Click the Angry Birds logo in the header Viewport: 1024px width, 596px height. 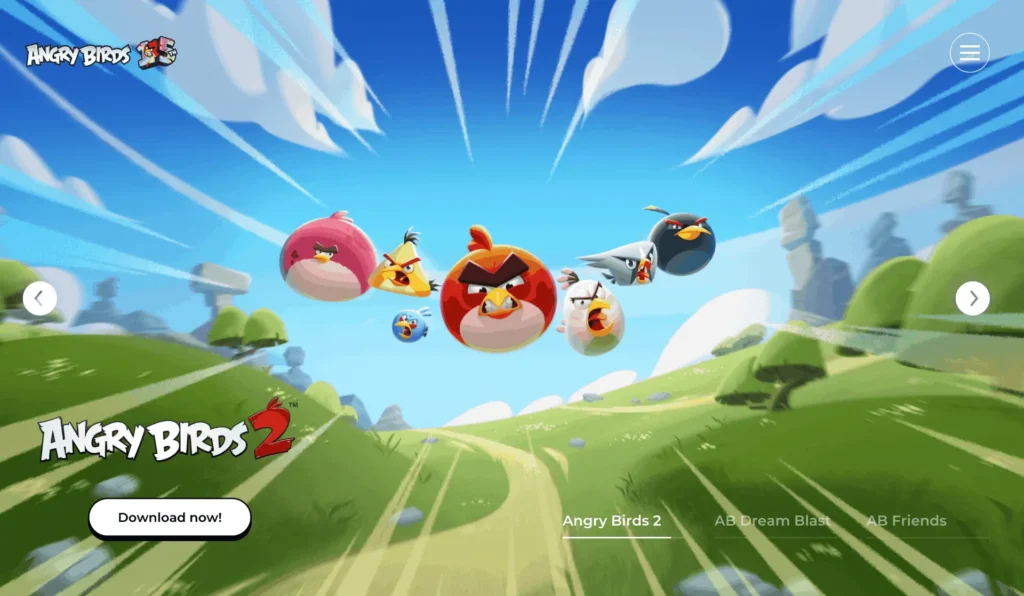101,54
